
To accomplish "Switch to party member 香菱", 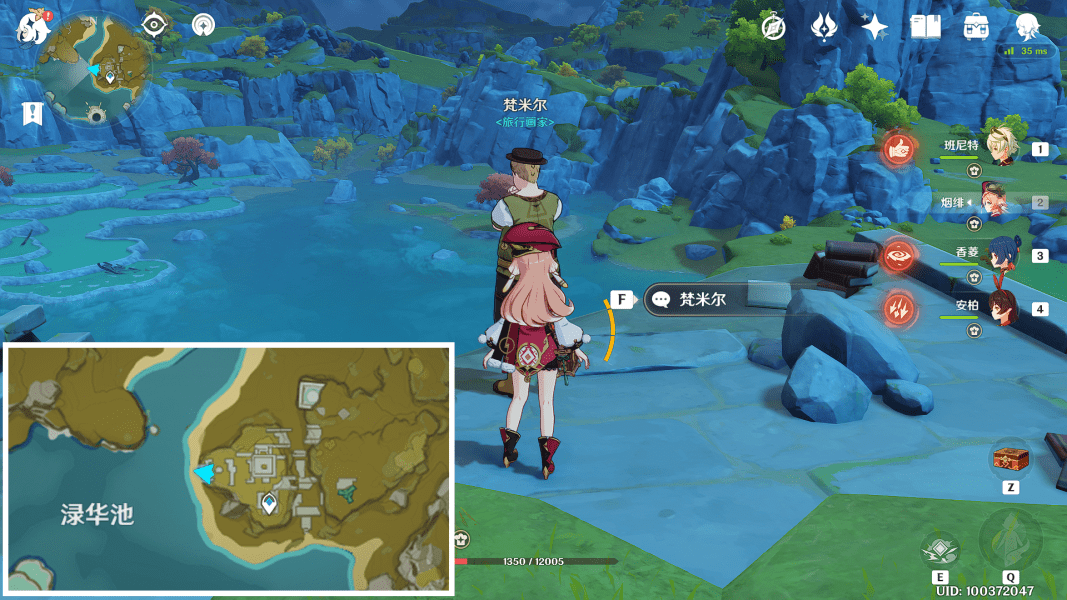I will [x=1000, y=254].
